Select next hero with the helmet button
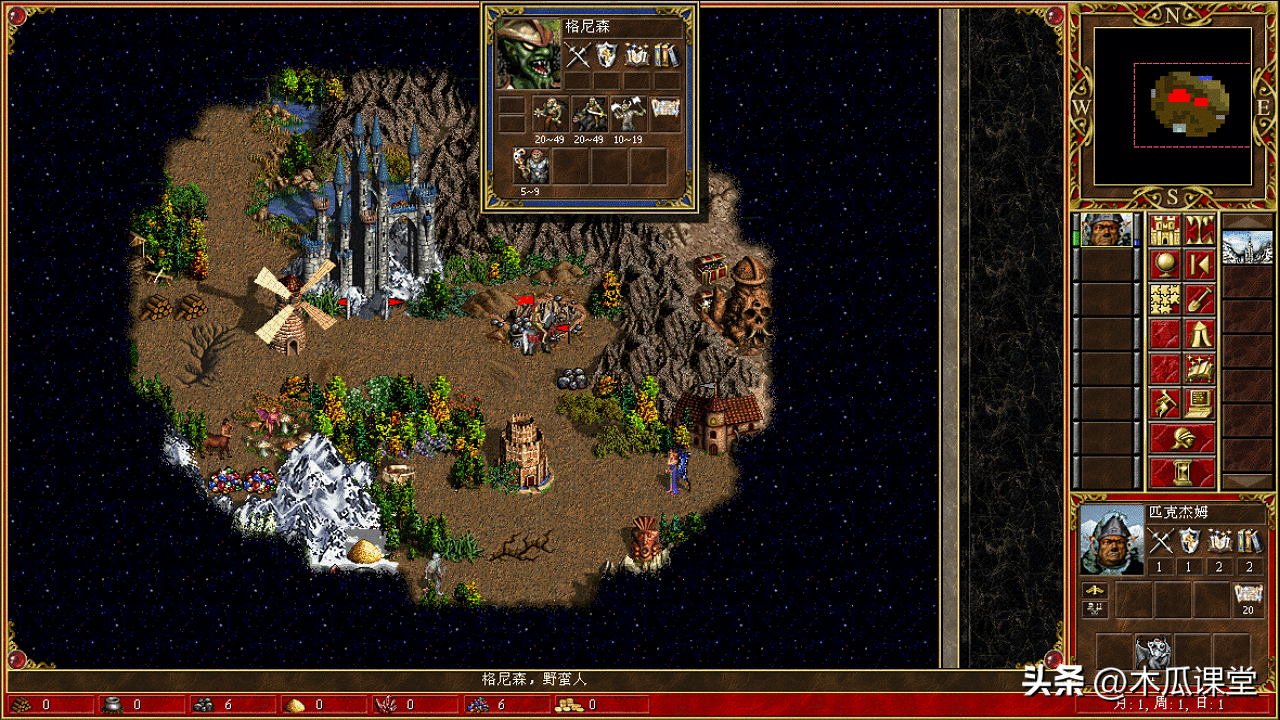Viewport: 1280px width, 720px height. point(1182,438)
